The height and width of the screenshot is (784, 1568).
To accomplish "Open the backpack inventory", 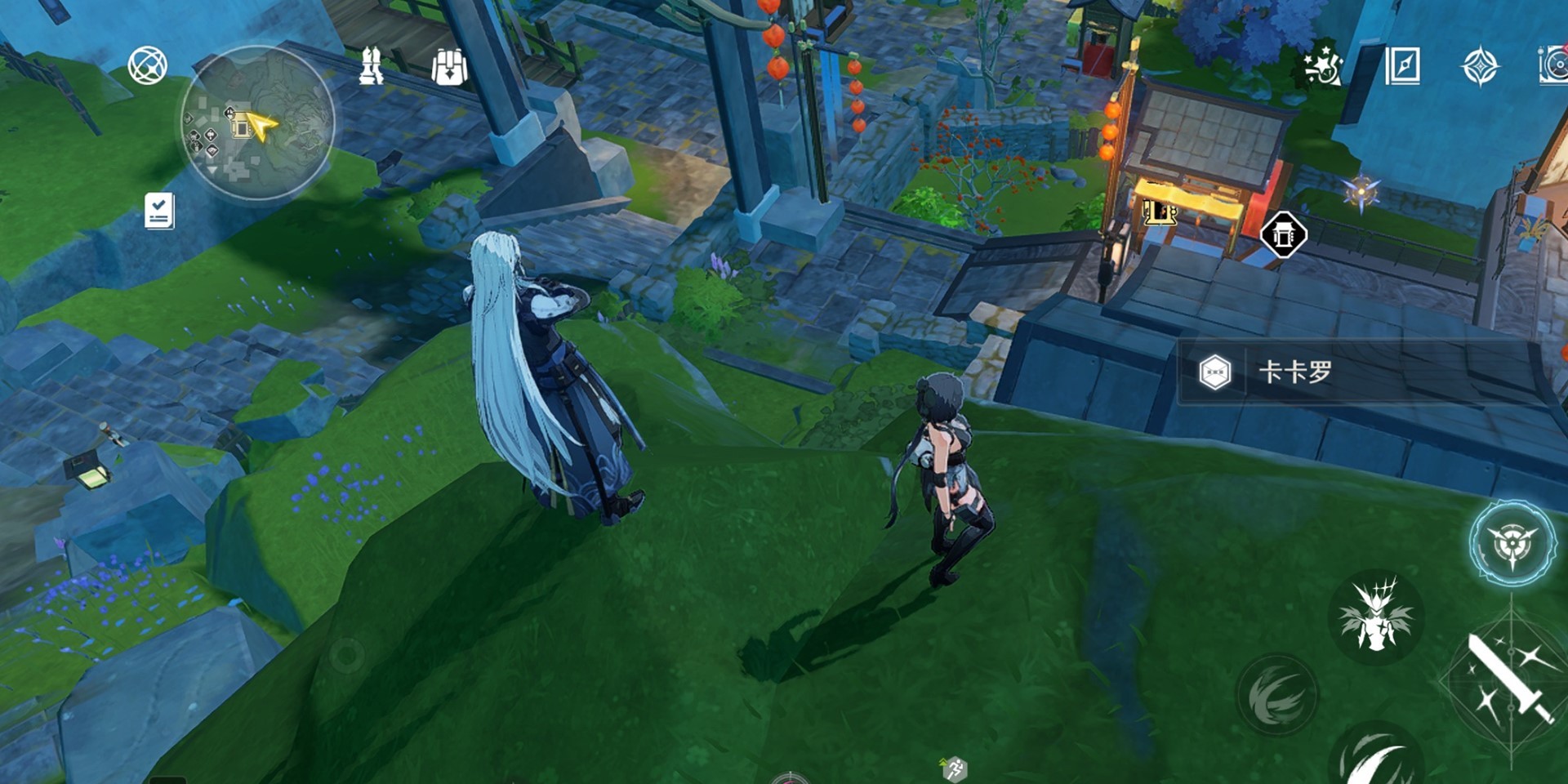I will click(x=448, y=67).
